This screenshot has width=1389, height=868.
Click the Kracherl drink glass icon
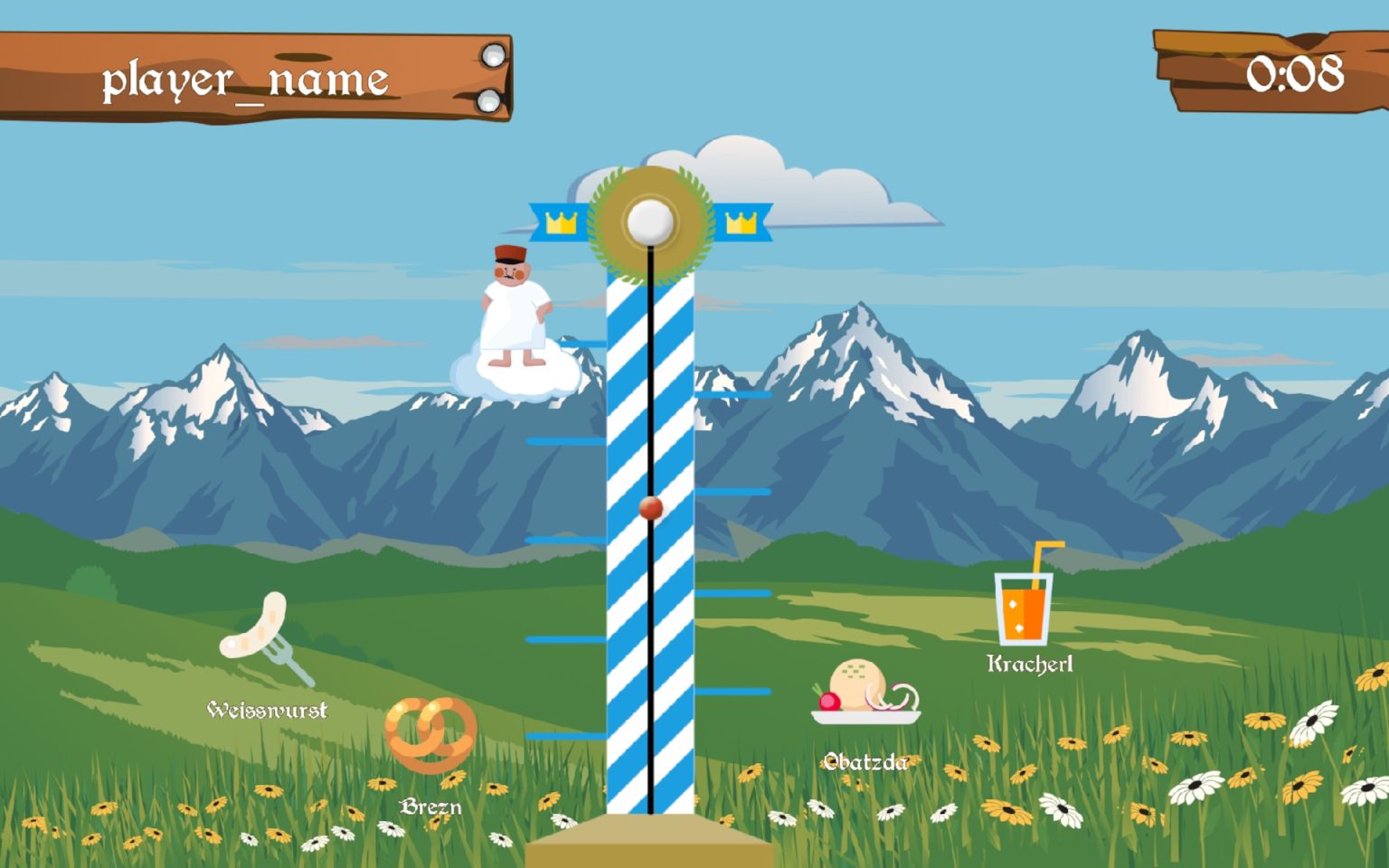pyautogui.click(x=1023, y=606)
